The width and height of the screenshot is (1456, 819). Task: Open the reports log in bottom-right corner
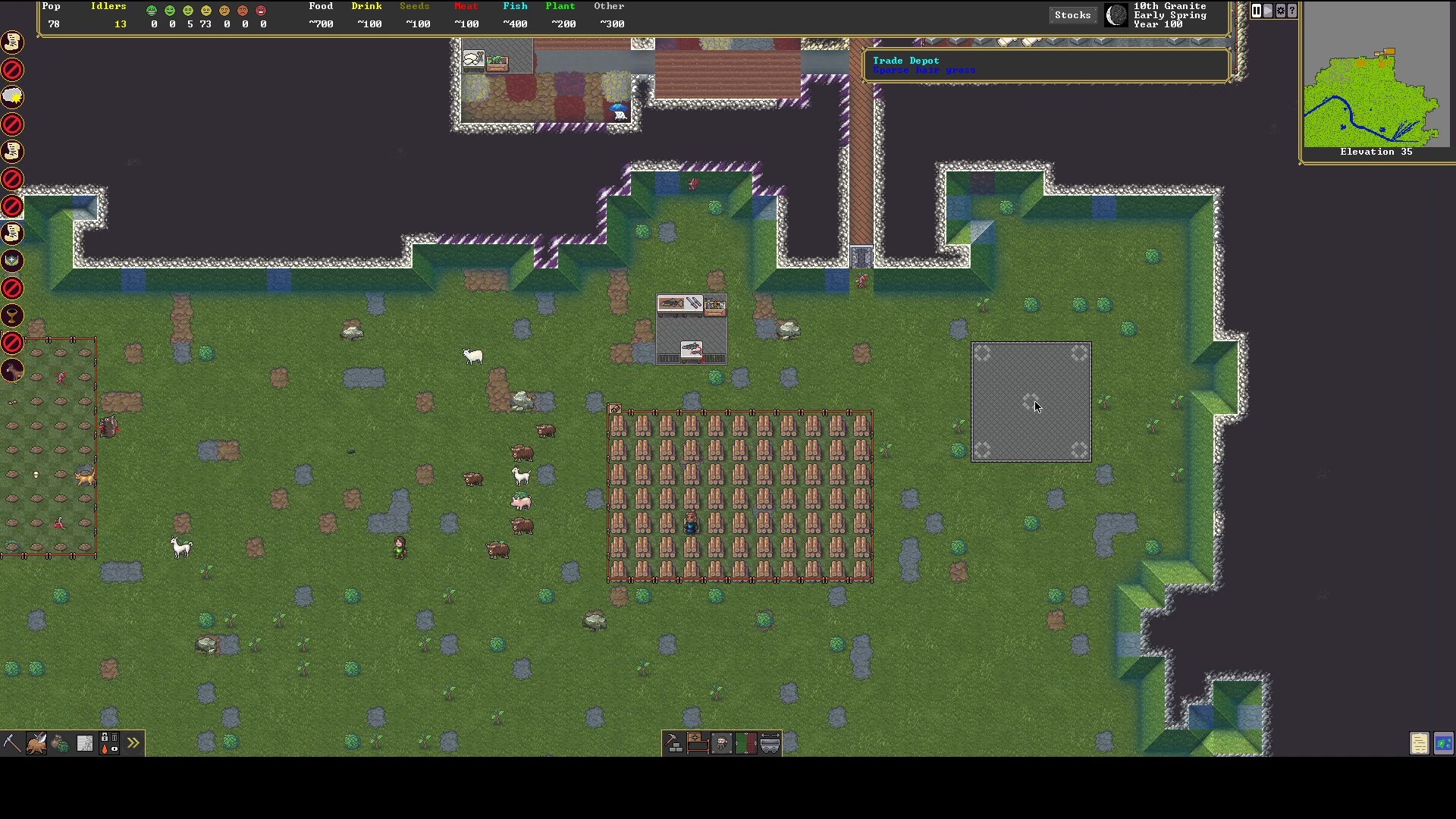[1418, 743]
